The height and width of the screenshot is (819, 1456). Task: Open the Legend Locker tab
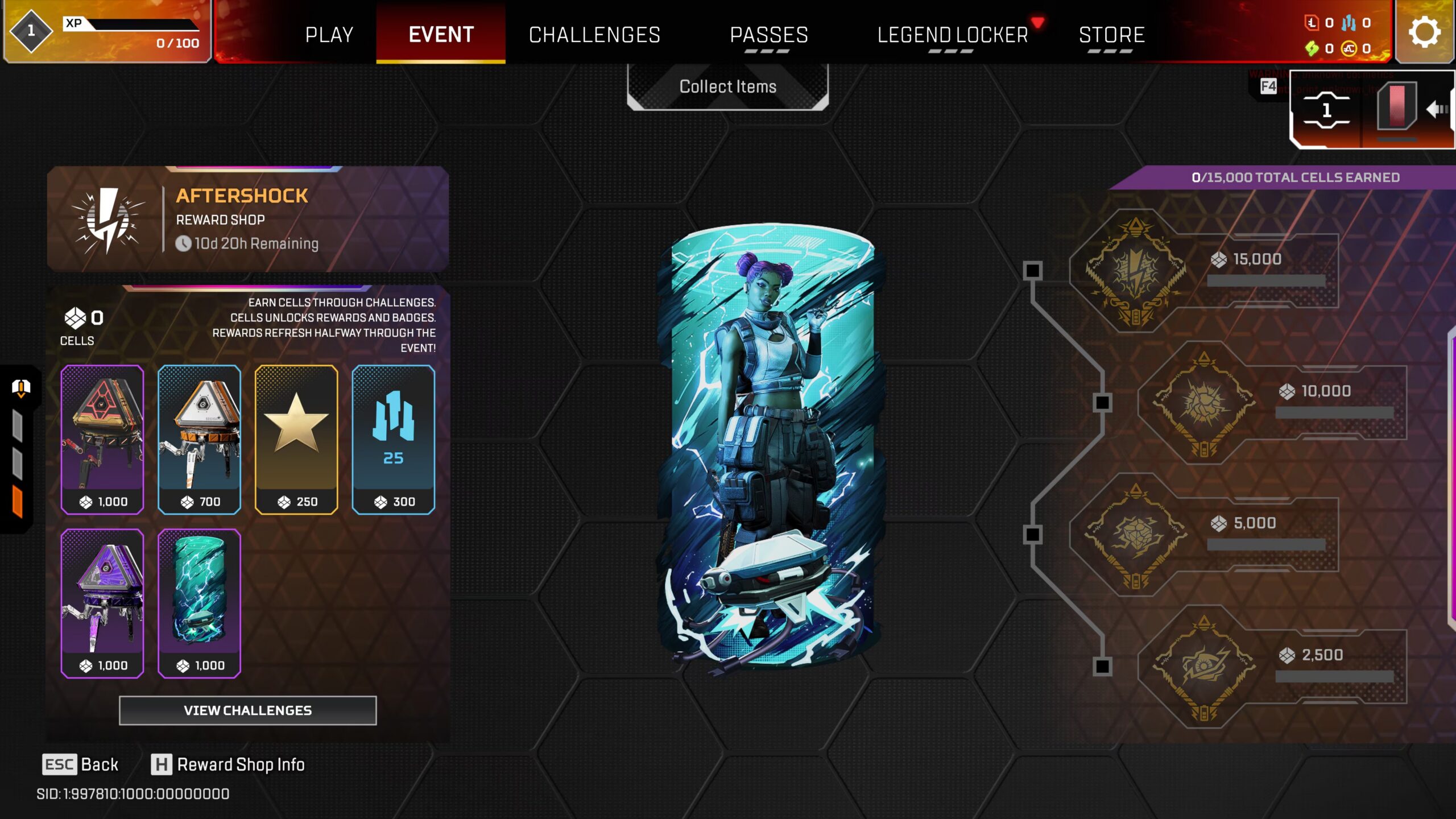pyautogui.click(x=952, y=35)
